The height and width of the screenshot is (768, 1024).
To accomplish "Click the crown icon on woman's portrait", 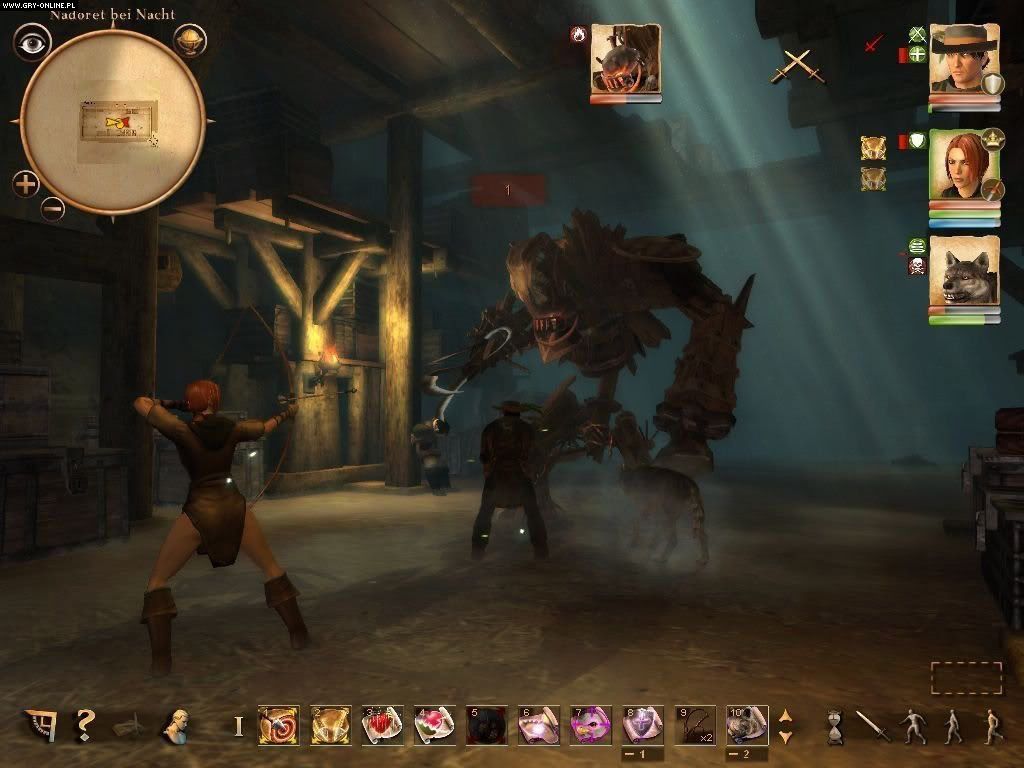I will click(992, 139).
